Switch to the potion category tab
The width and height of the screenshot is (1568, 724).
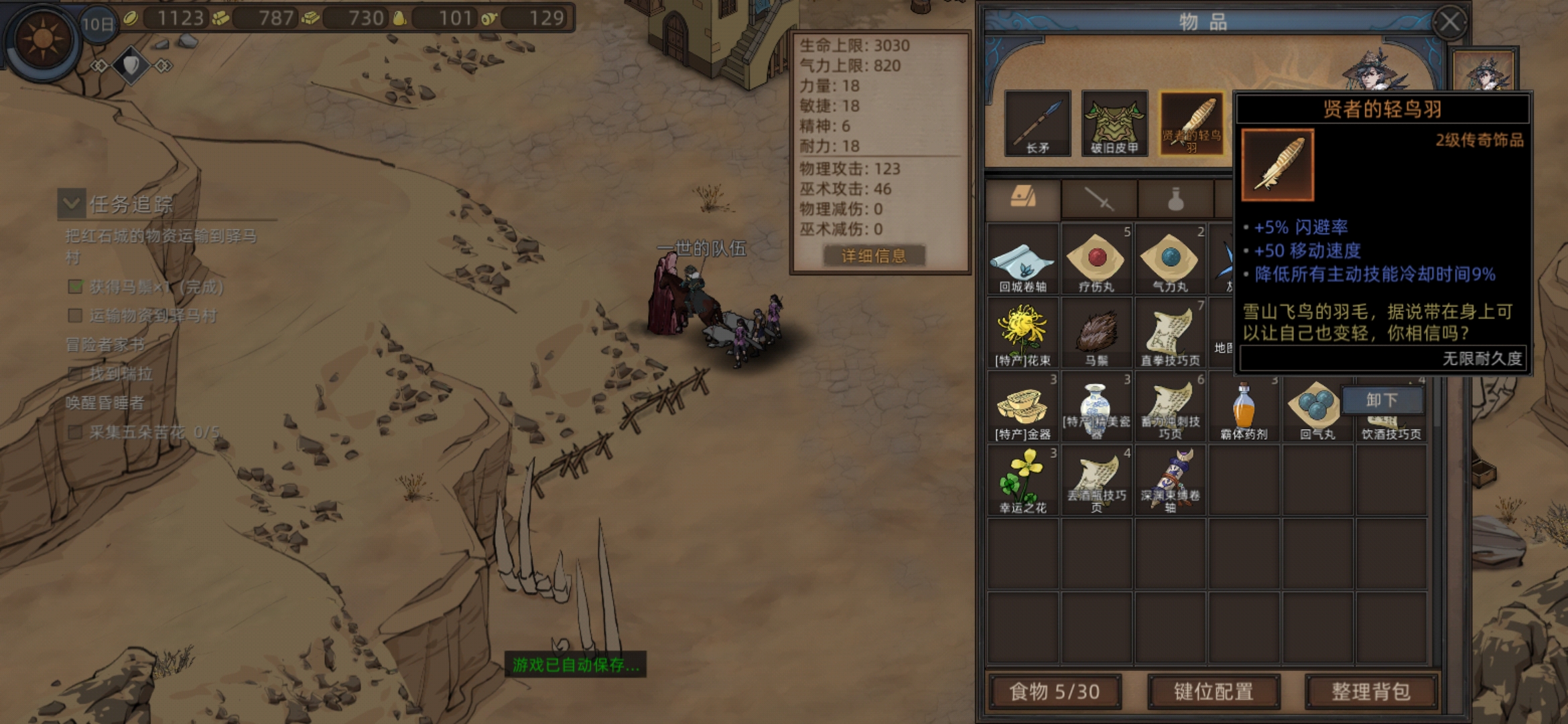click(x=1175, y=199)
